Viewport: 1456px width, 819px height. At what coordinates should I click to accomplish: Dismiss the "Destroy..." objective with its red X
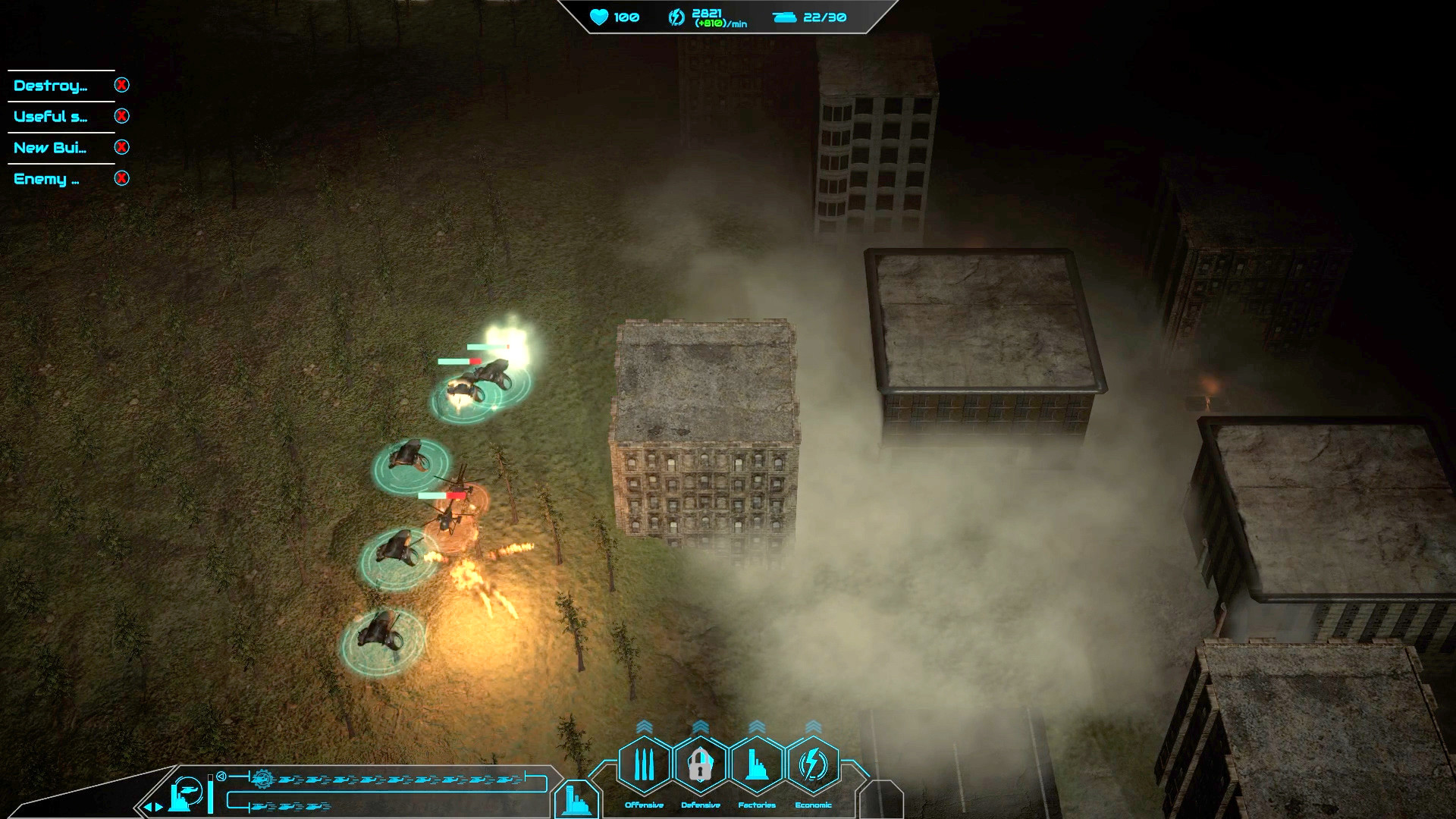(x=120, y=85)
